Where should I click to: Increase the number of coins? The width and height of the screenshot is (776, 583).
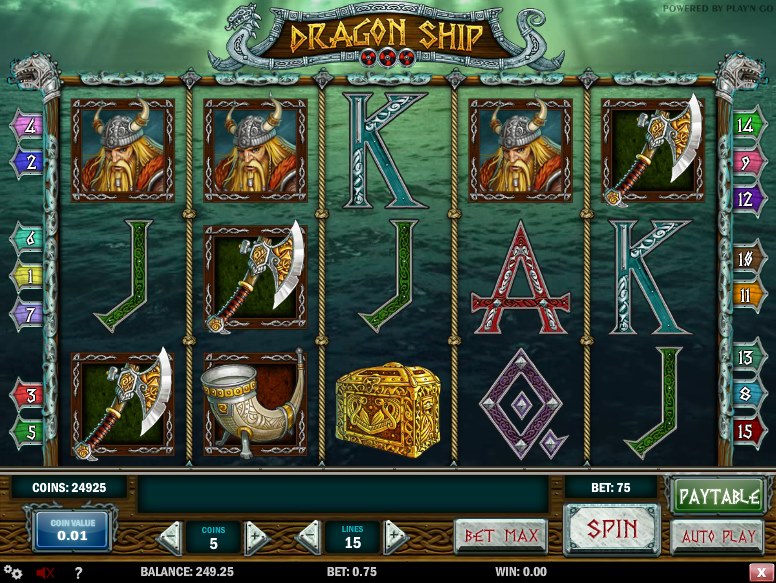tap(257, 536)
